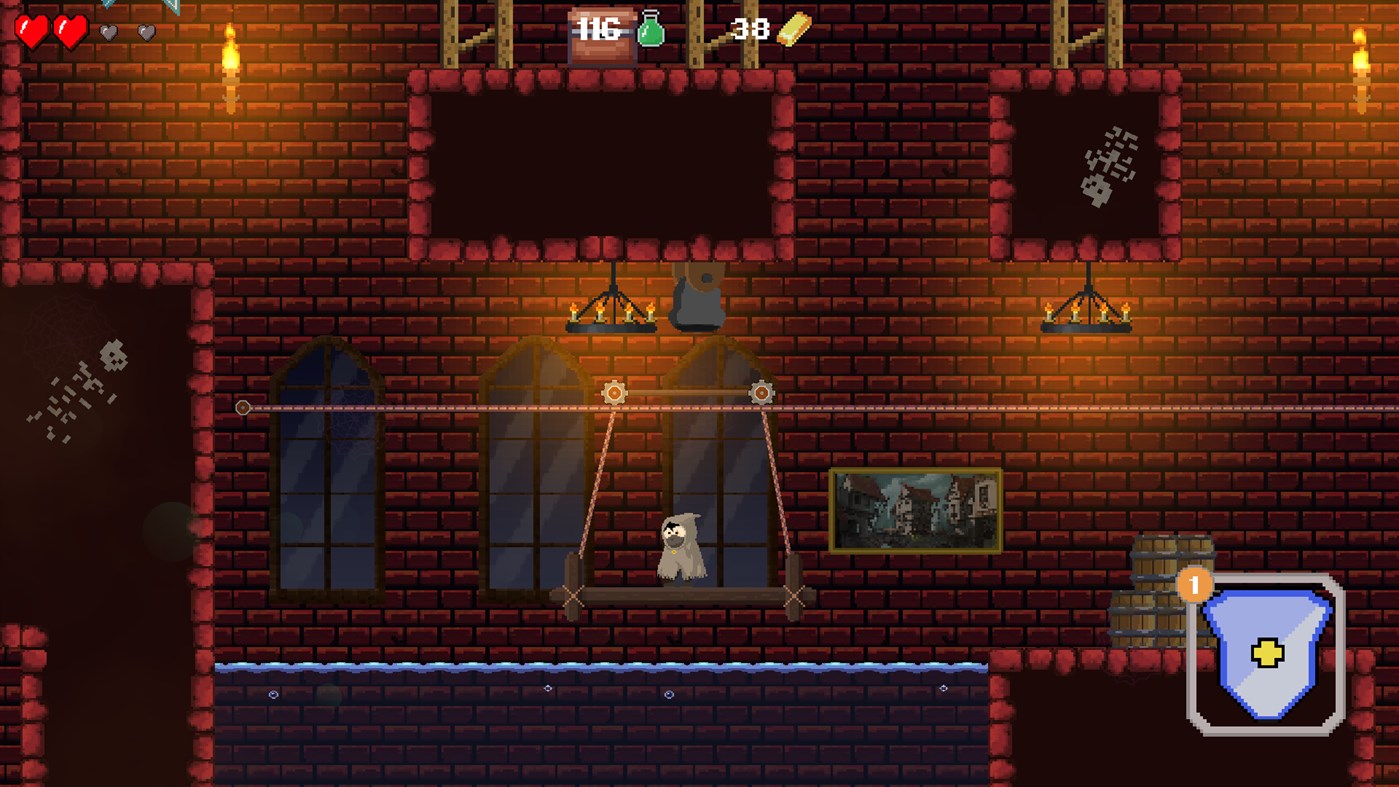The height and width of the screenshot is (787, 1399).
Task: Click the wall torch in the top-left corner
Action: tap(233, 58)
